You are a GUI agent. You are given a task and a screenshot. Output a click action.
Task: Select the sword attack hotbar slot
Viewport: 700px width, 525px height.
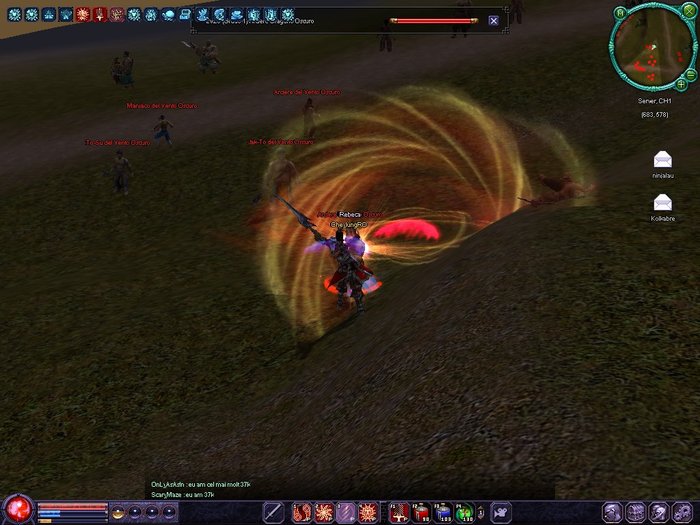click(x=273, y=512)
